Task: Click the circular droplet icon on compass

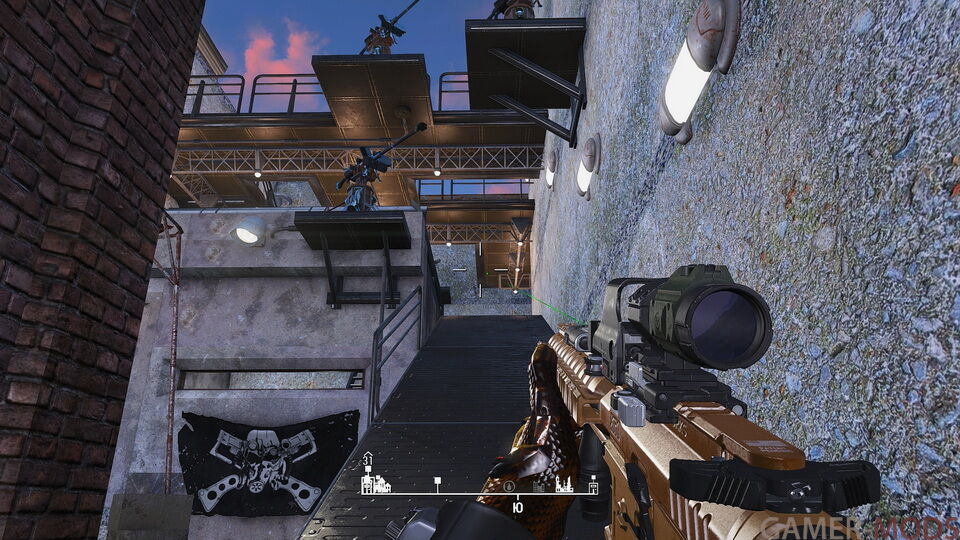Action: 509,486
